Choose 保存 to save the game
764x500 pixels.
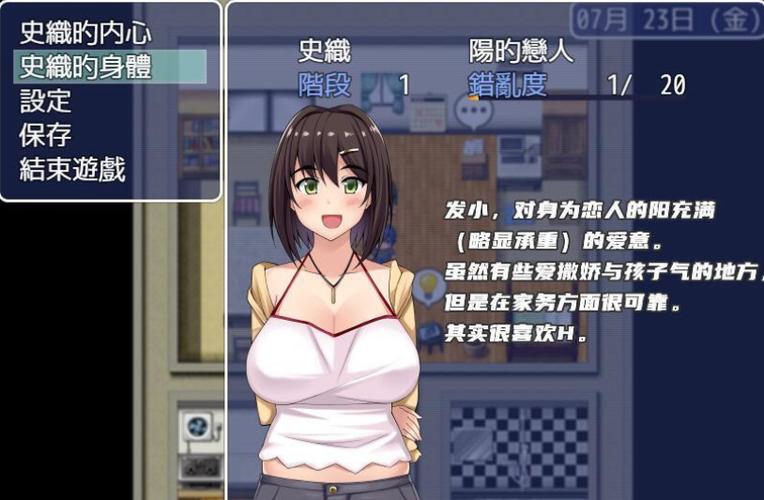(47, 134)
